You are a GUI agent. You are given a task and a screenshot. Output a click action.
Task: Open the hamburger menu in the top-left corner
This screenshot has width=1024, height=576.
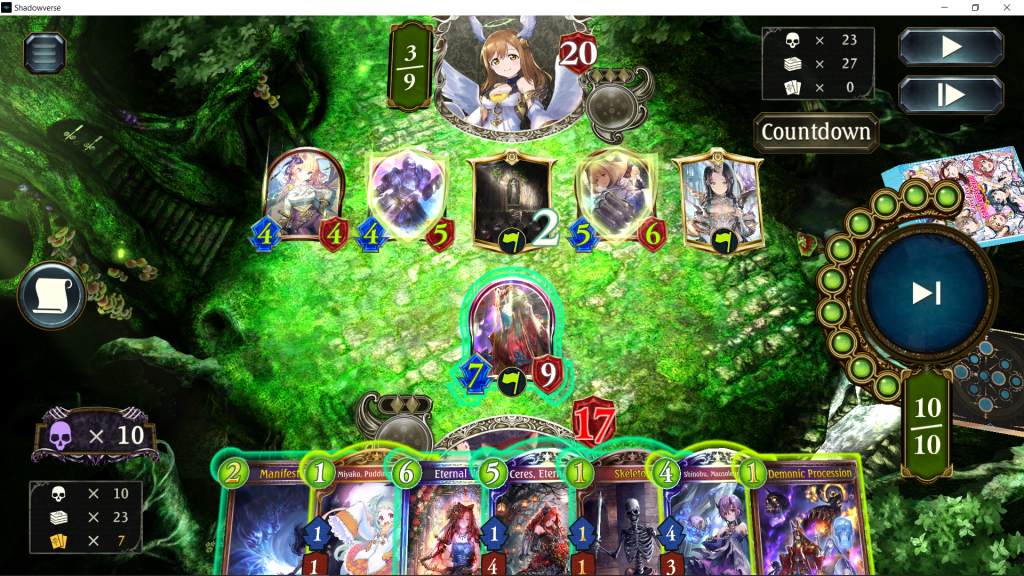click(x=44, y=52)
